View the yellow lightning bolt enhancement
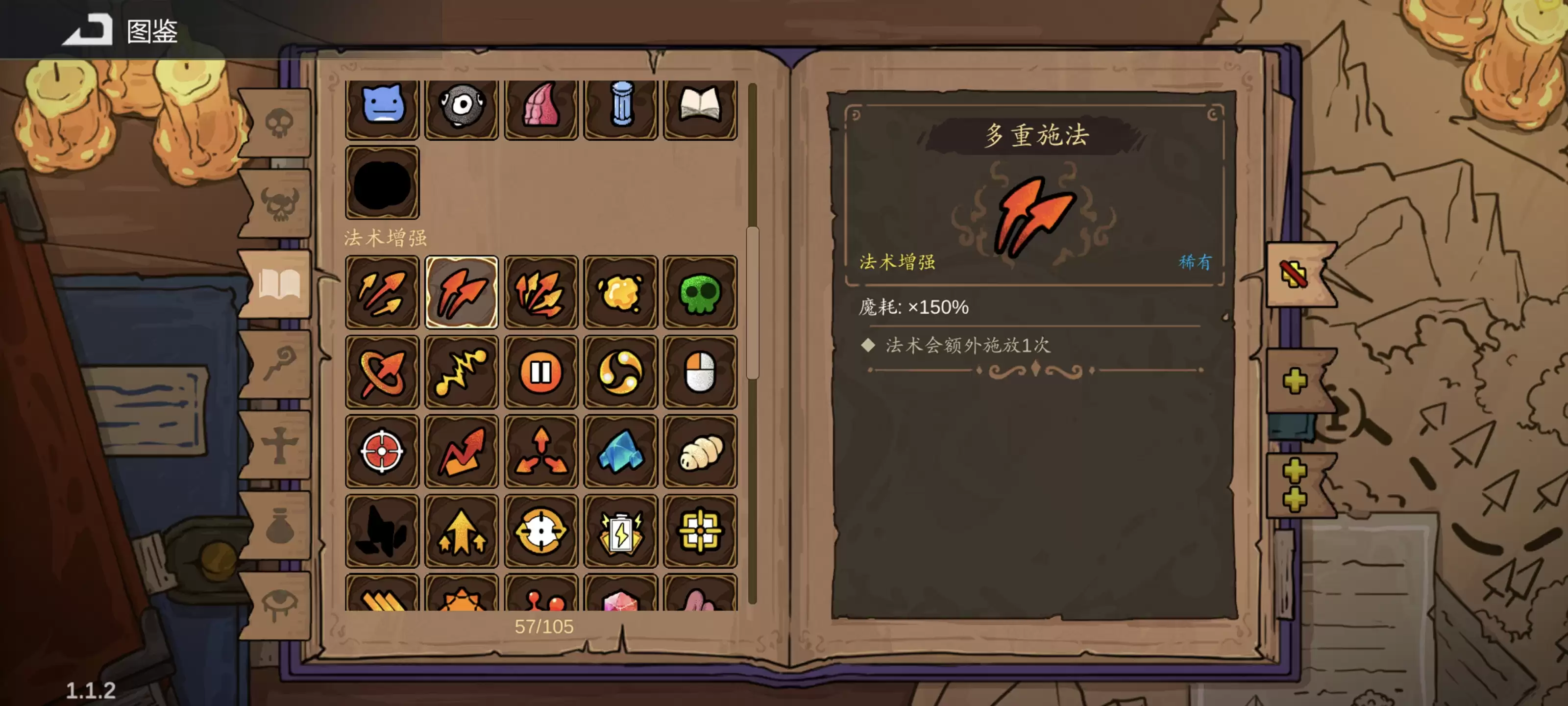 tap(461, 372)
